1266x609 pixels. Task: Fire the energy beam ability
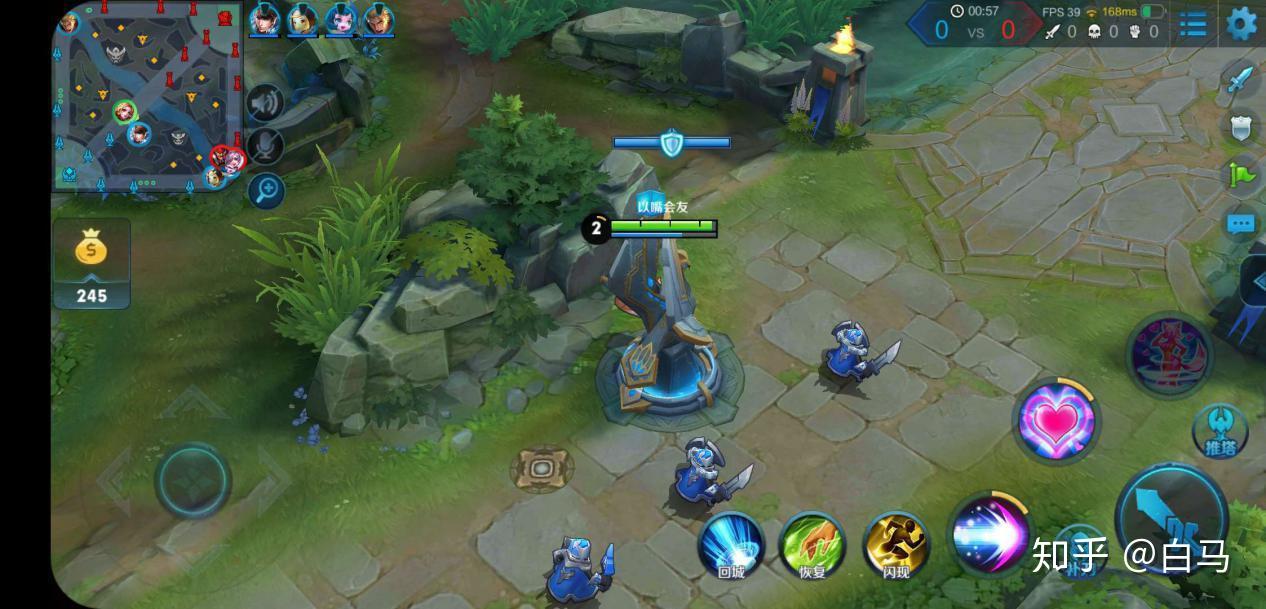click(989, 533)
